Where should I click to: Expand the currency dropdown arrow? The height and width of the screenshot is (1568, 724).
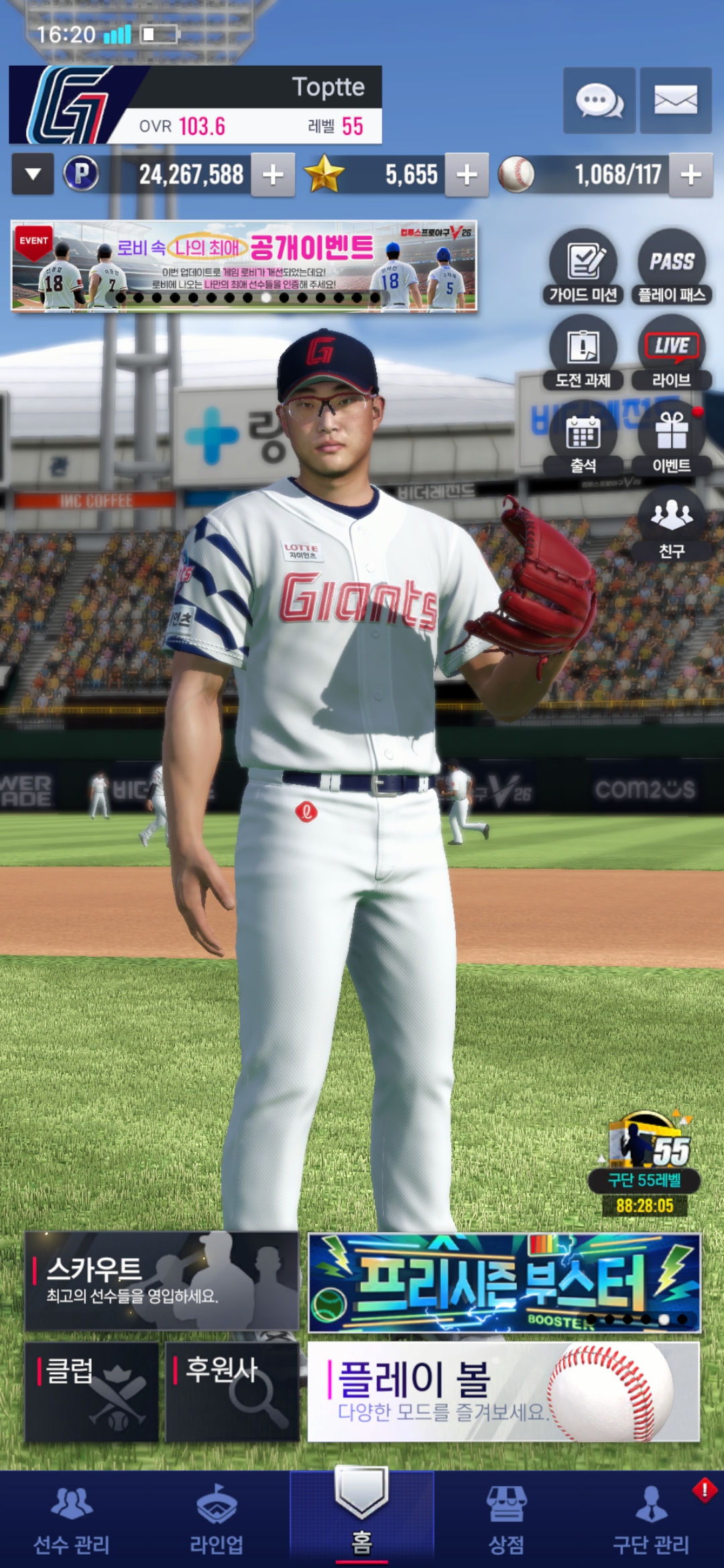33,174
